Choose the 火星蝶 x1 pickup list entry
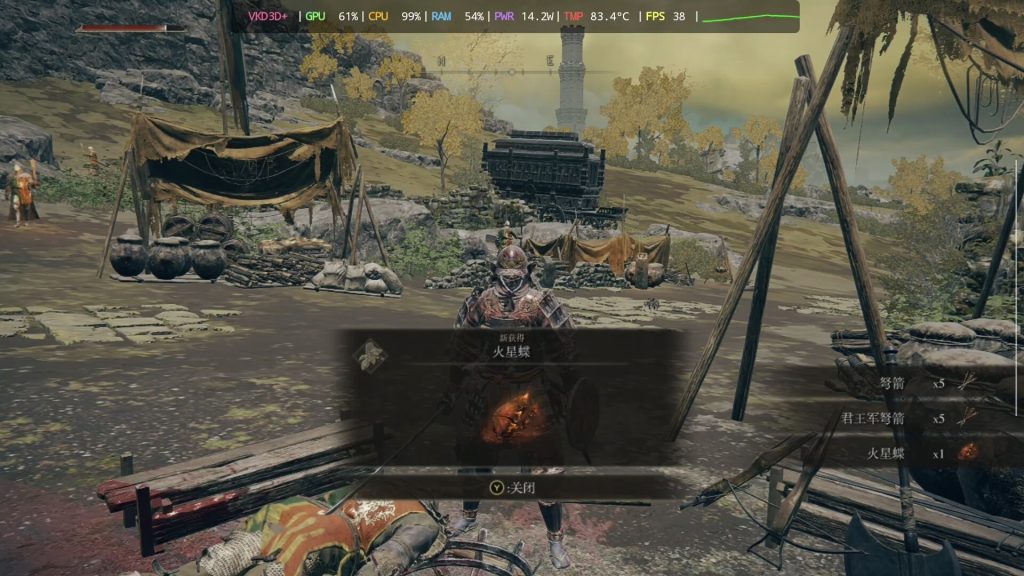The height and width of the screenshot is (576, 1024). [910, 453]
